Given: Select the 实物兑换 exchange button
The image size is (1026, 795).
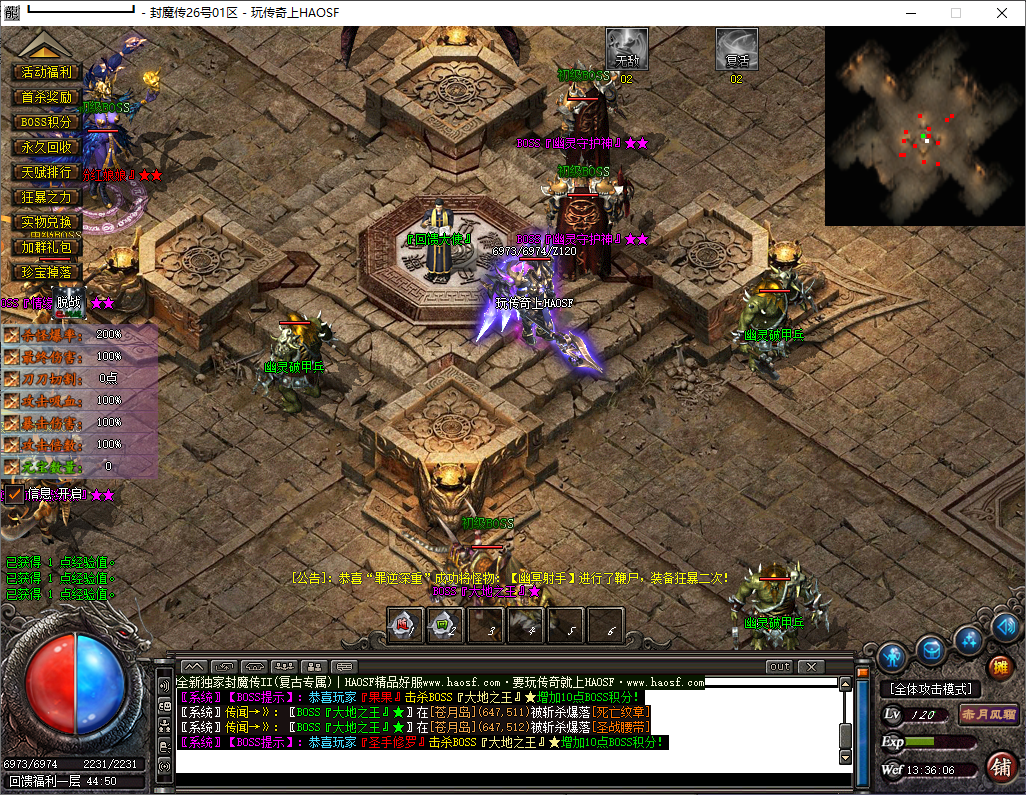Looking at the screenshot, I should [46, 222].
